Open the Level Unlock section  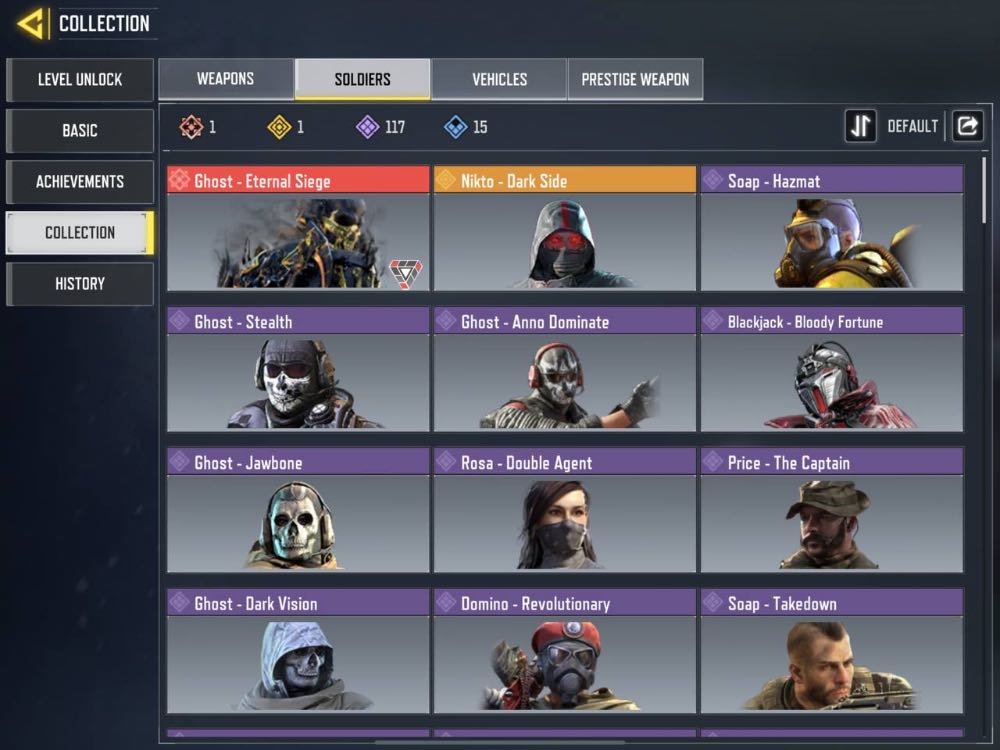click(x=80, y=79)
